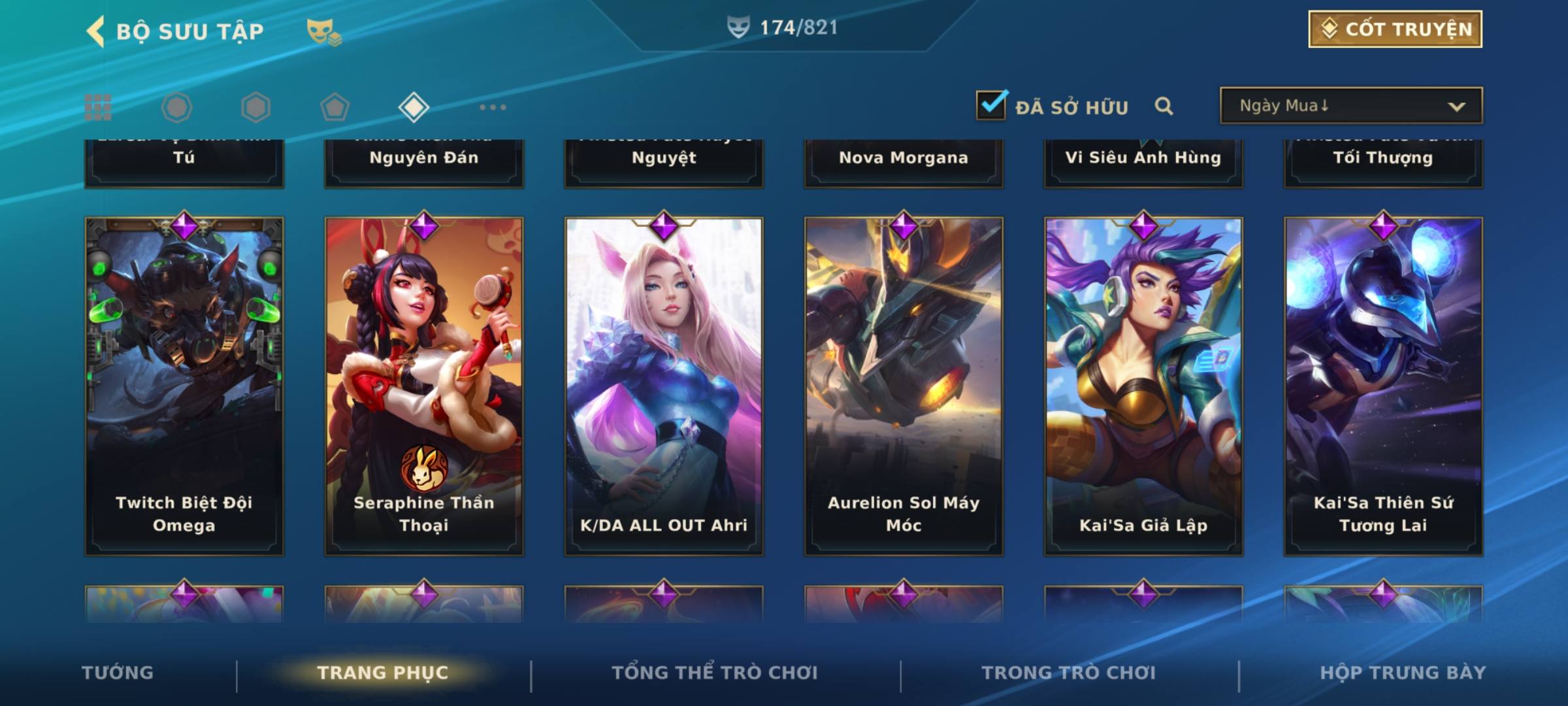Open the K/DA ALL OUT Ahri skin
Viewport: 1568px width, 706px height.
(664, 386)
